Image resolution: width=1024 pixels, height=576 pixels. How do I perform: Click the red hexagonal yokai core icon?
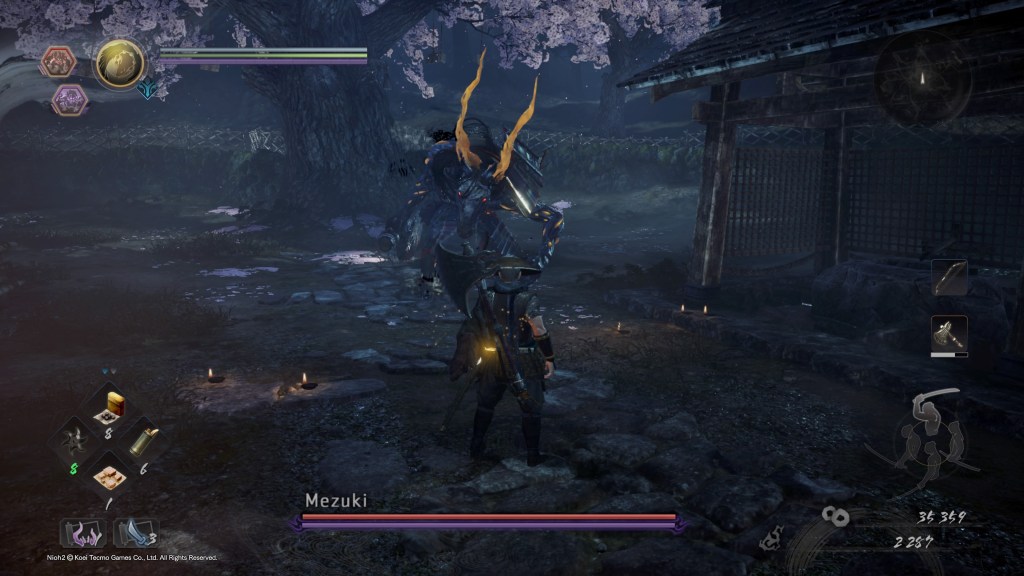point(59,62)
